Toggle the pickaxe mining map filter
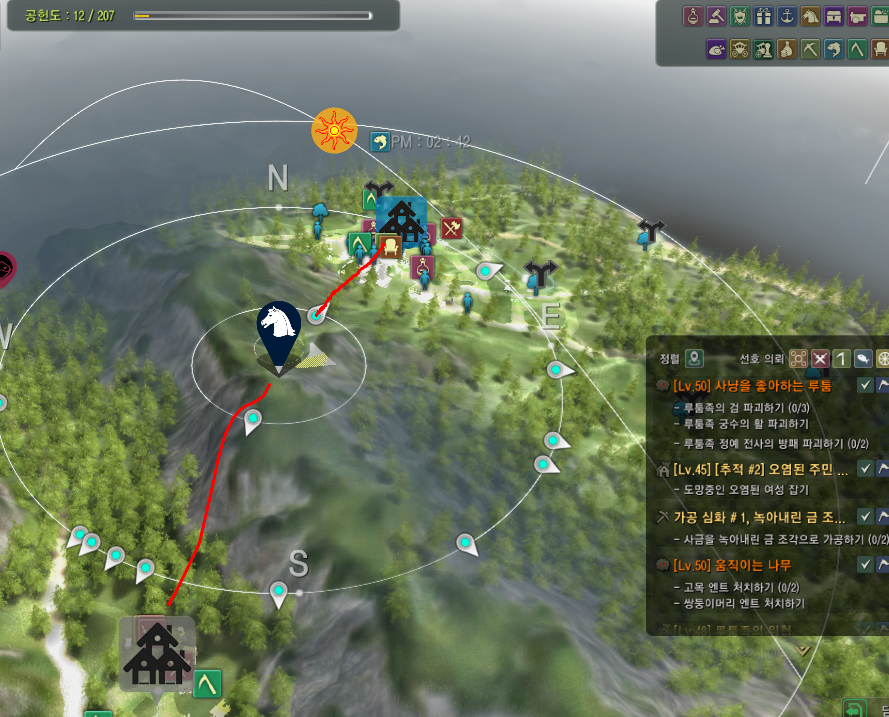 (x=810, y=49)
